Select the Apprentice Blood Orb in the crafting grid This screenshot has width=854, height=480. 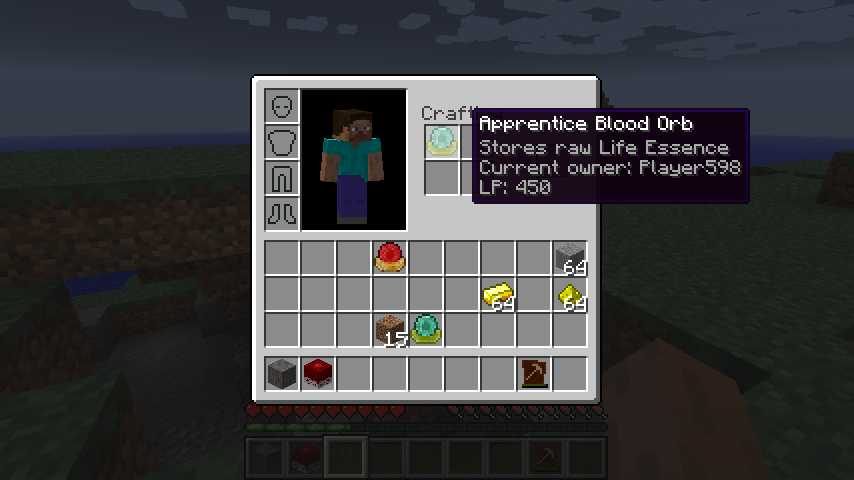[x=441, y=141]
